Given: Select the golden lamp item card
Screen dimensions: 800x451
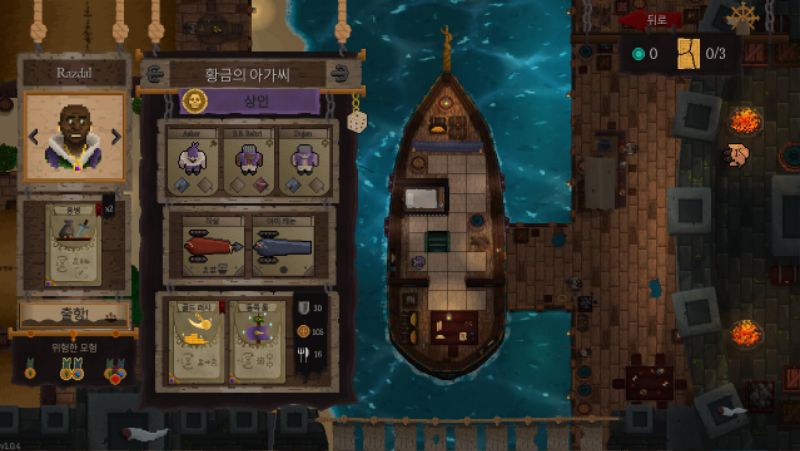Looking at the screenshot, I should pos(195,341).
